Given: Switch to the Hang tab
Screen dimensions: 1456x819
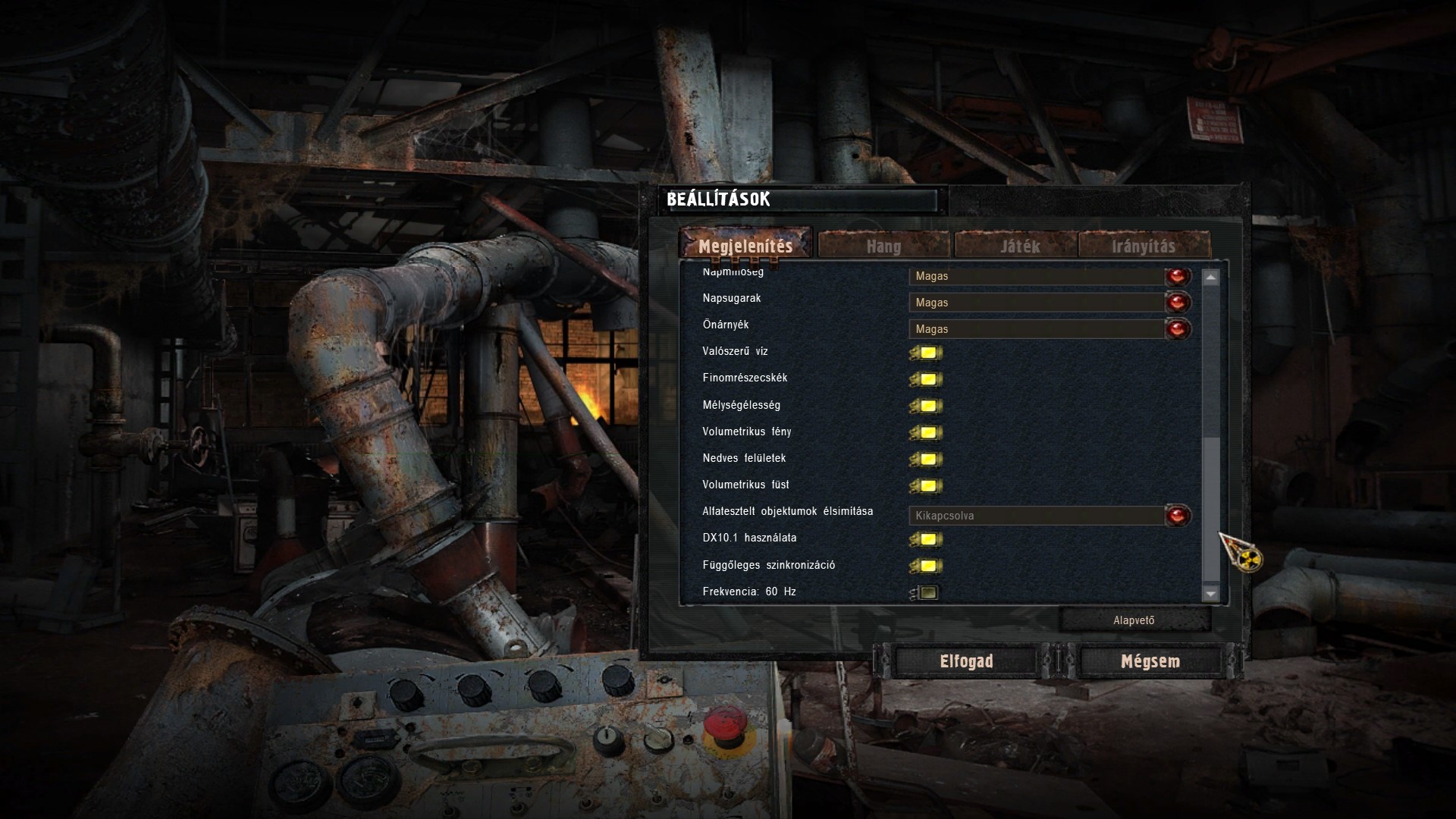Looking at the screenshot, I should click(x=883, y=246).
